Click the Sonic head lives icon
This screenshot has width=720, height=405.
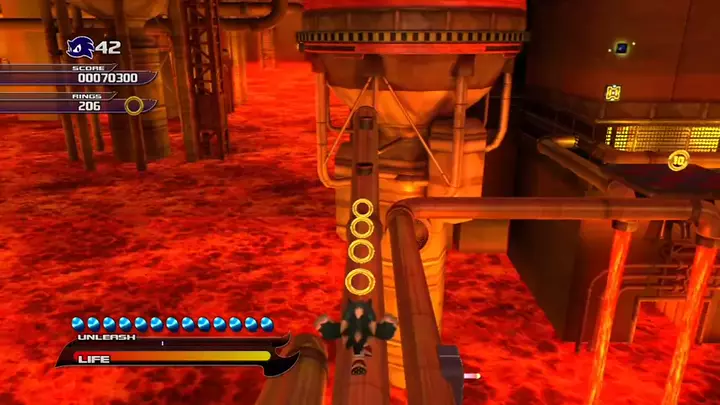point(80,46)
